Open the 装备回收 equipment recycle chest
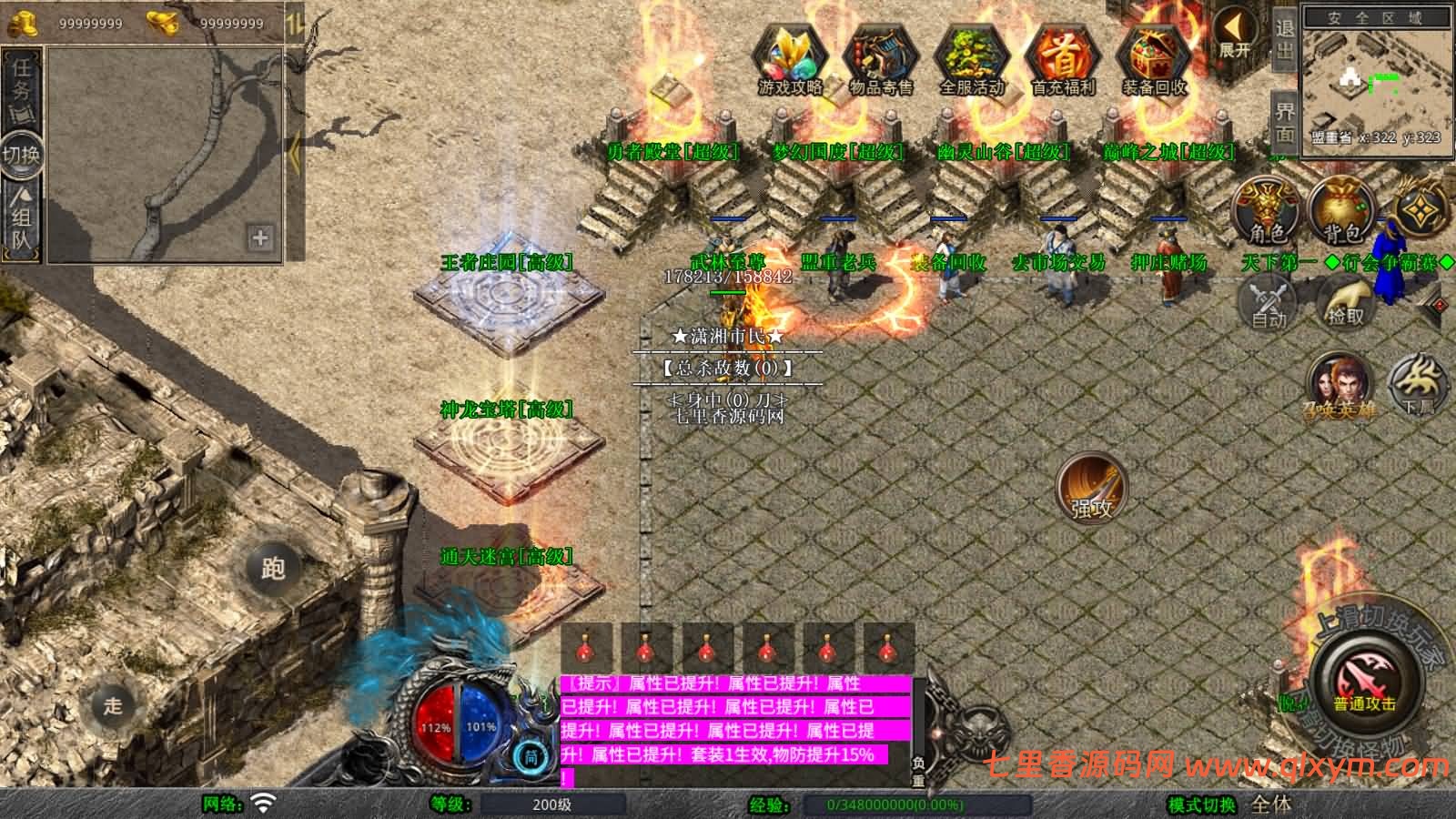The height and width of the screenshot is (819, 1456). 1154,57
